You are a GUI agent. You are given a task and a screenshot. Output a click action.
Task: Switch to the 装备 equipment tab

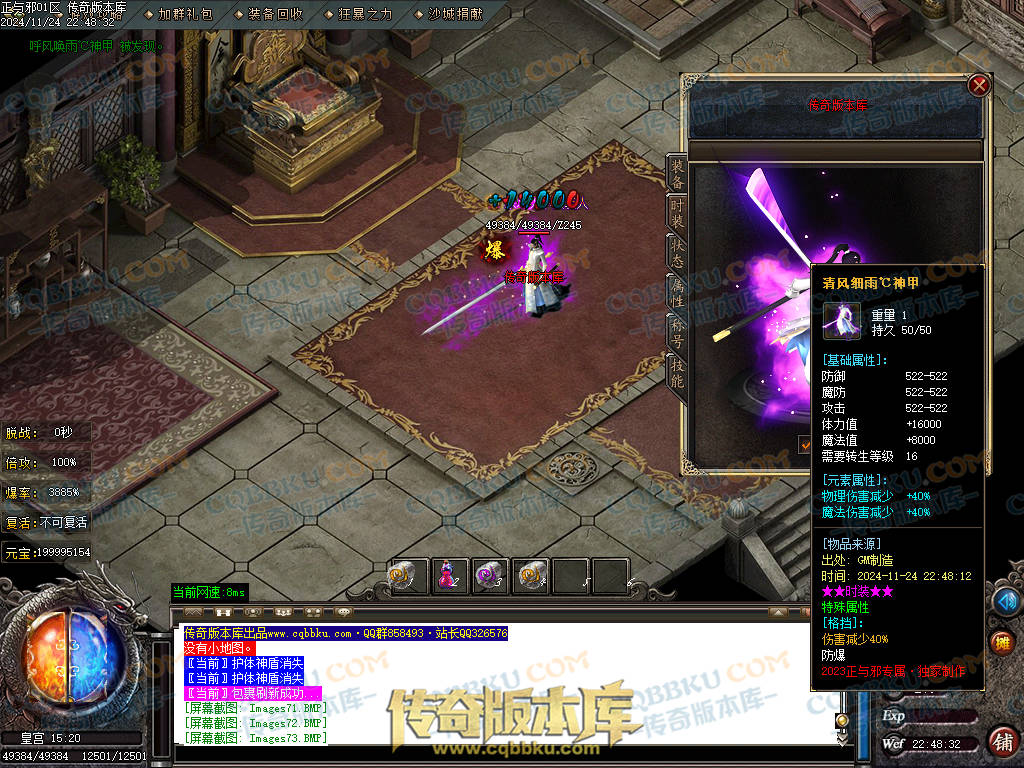[677, 175]
